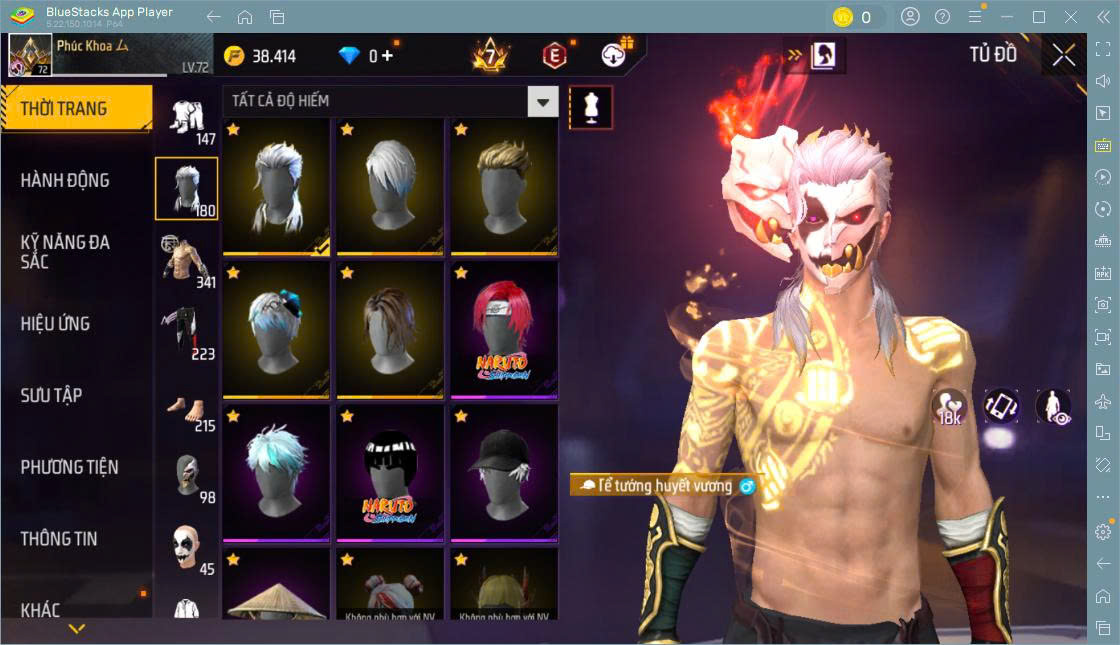The height and width of the screenshot is (645, 1120).
Task: Go to the Sưu Tập section
Action: coord(51,395)
